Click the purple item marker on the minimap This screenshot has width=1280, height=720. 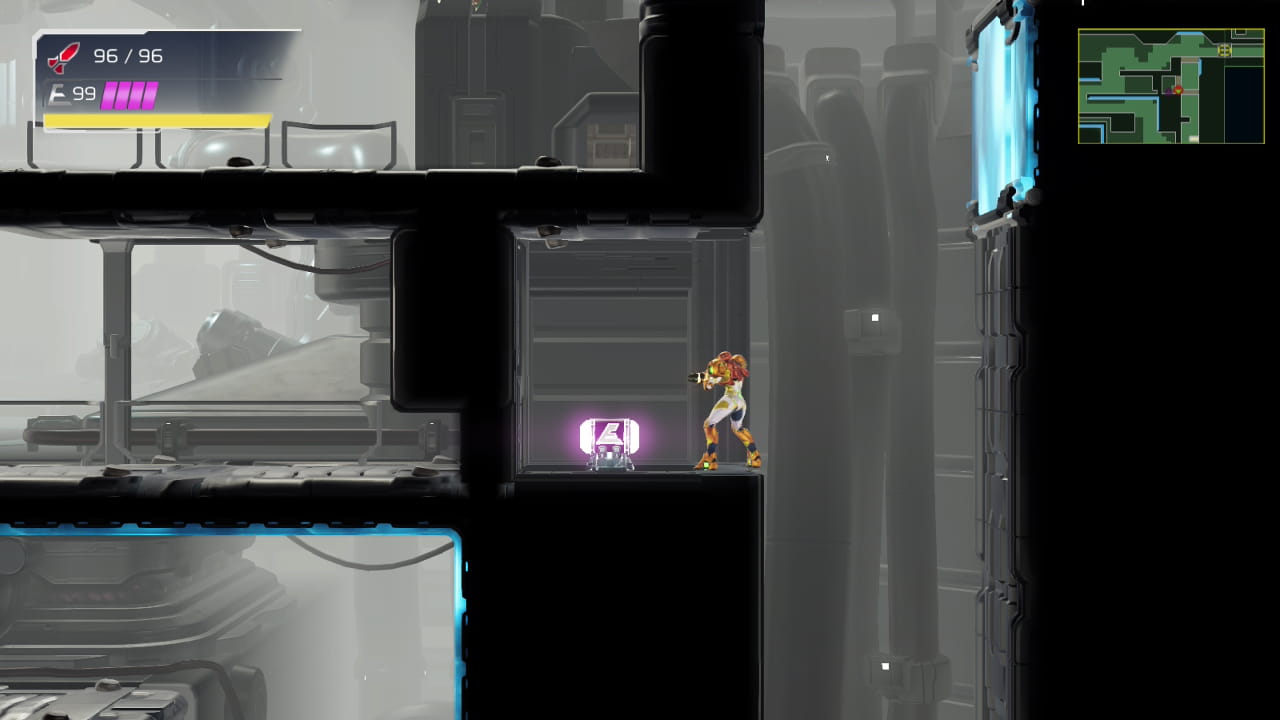[x=1168, y=91]
